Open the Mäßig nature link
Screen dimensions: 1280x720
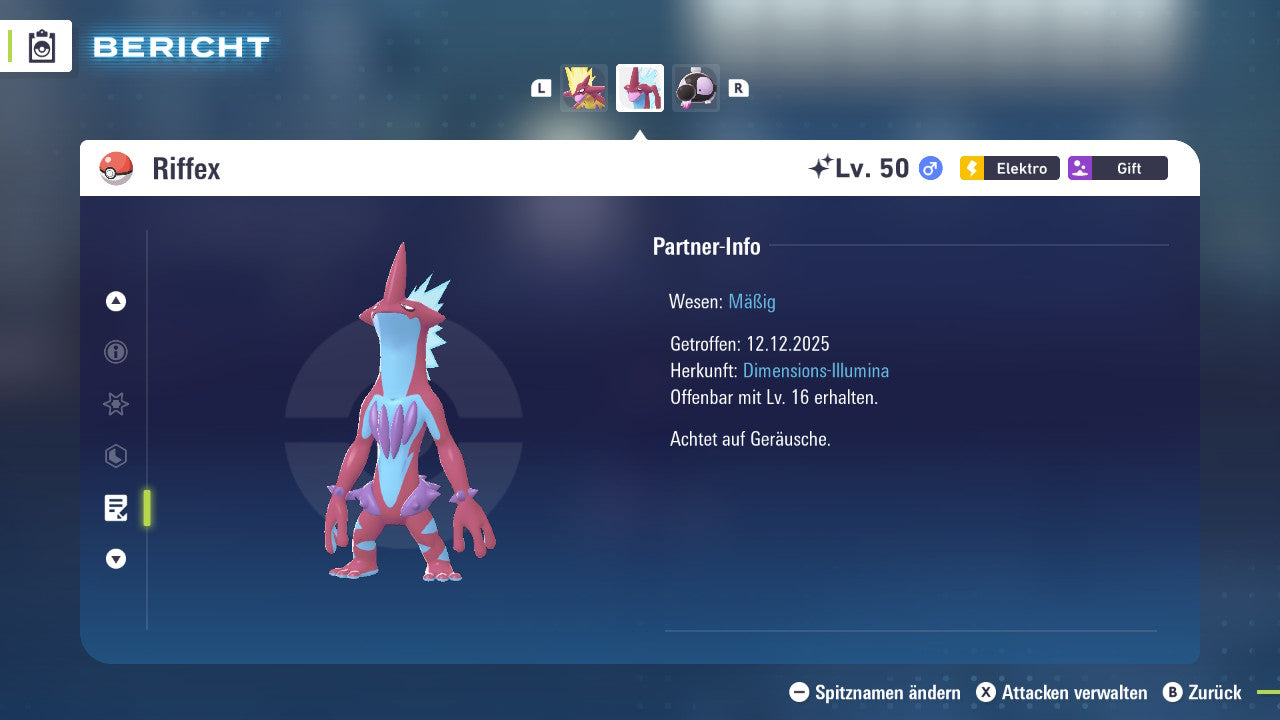(751, 301)
